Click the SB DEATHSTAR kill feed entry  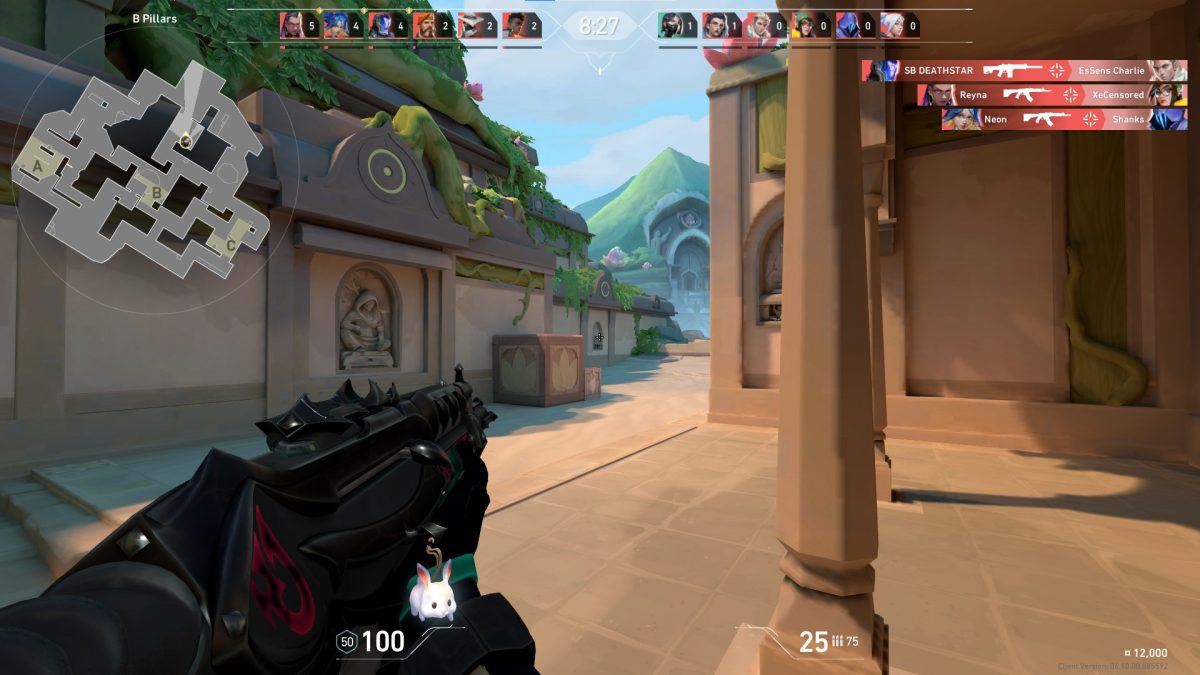(1024, 71)
